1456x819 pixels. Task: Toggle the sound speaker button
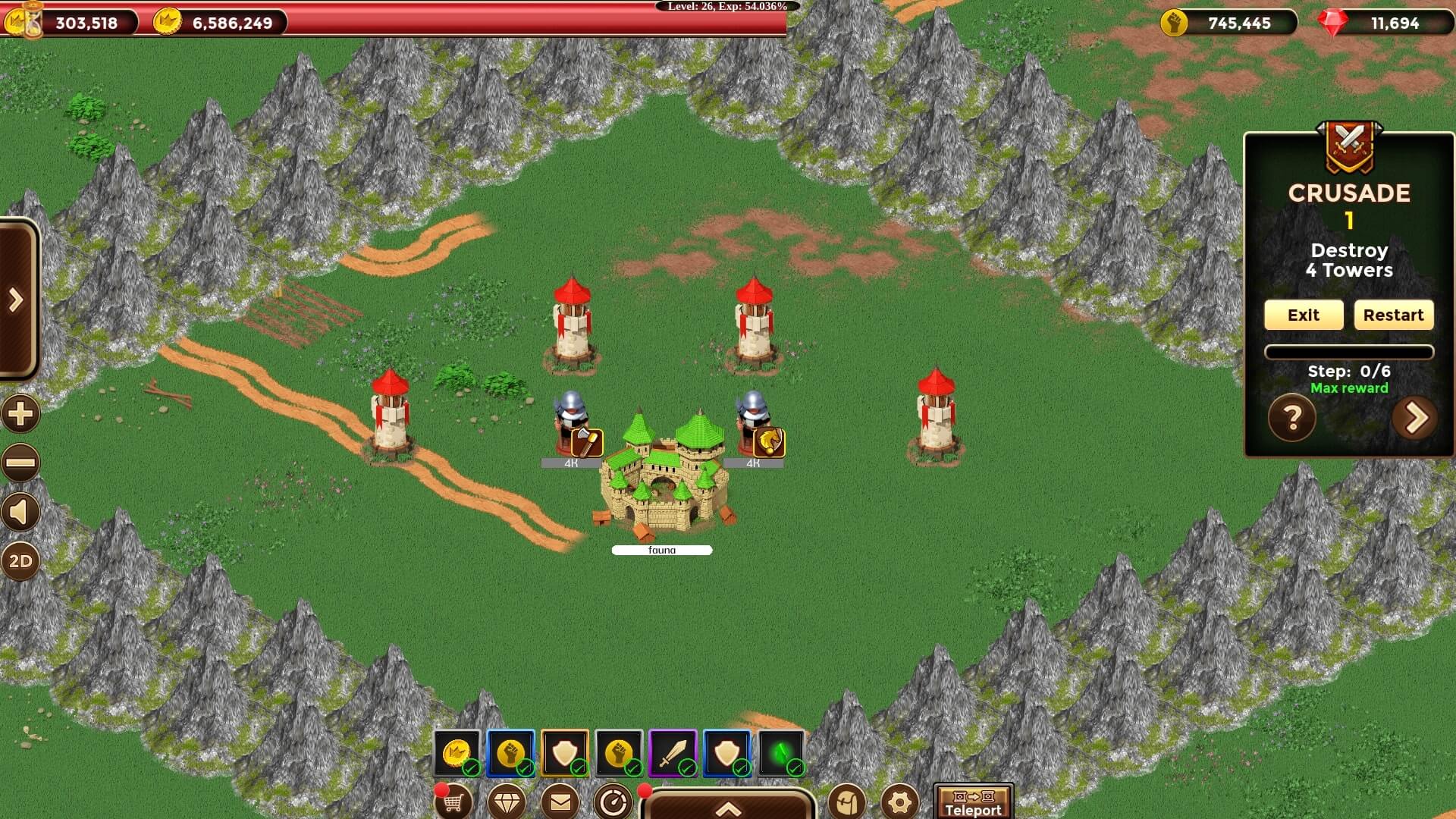[20, 513]
